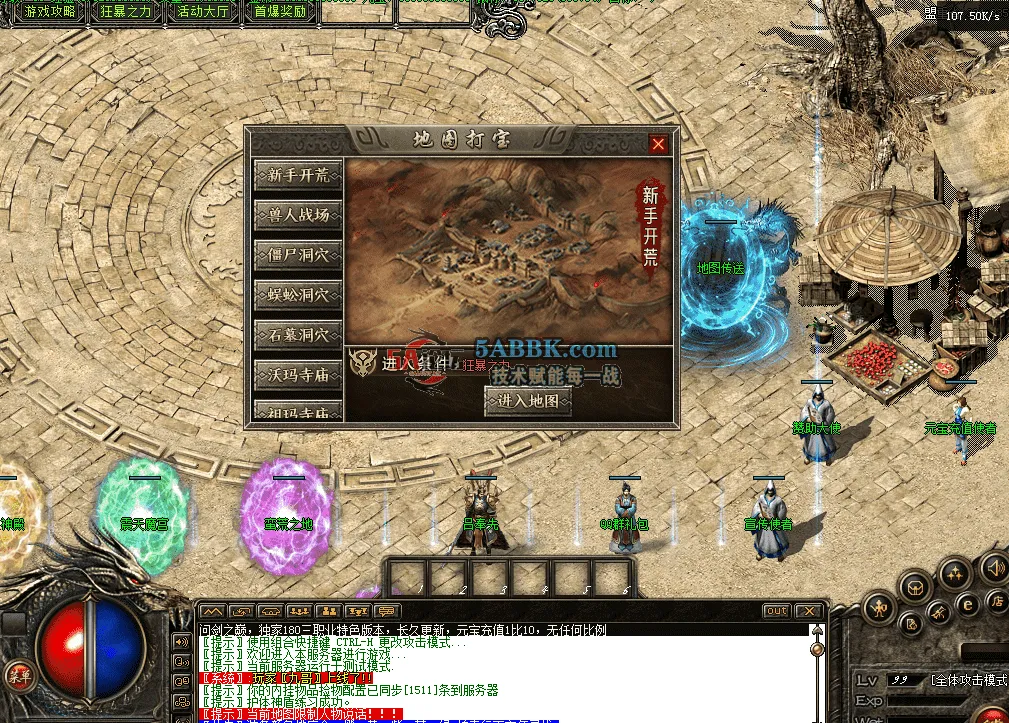The image size is (1009, 723).
Task: Click the round 'e' icon button
Action: click(967, 604)
